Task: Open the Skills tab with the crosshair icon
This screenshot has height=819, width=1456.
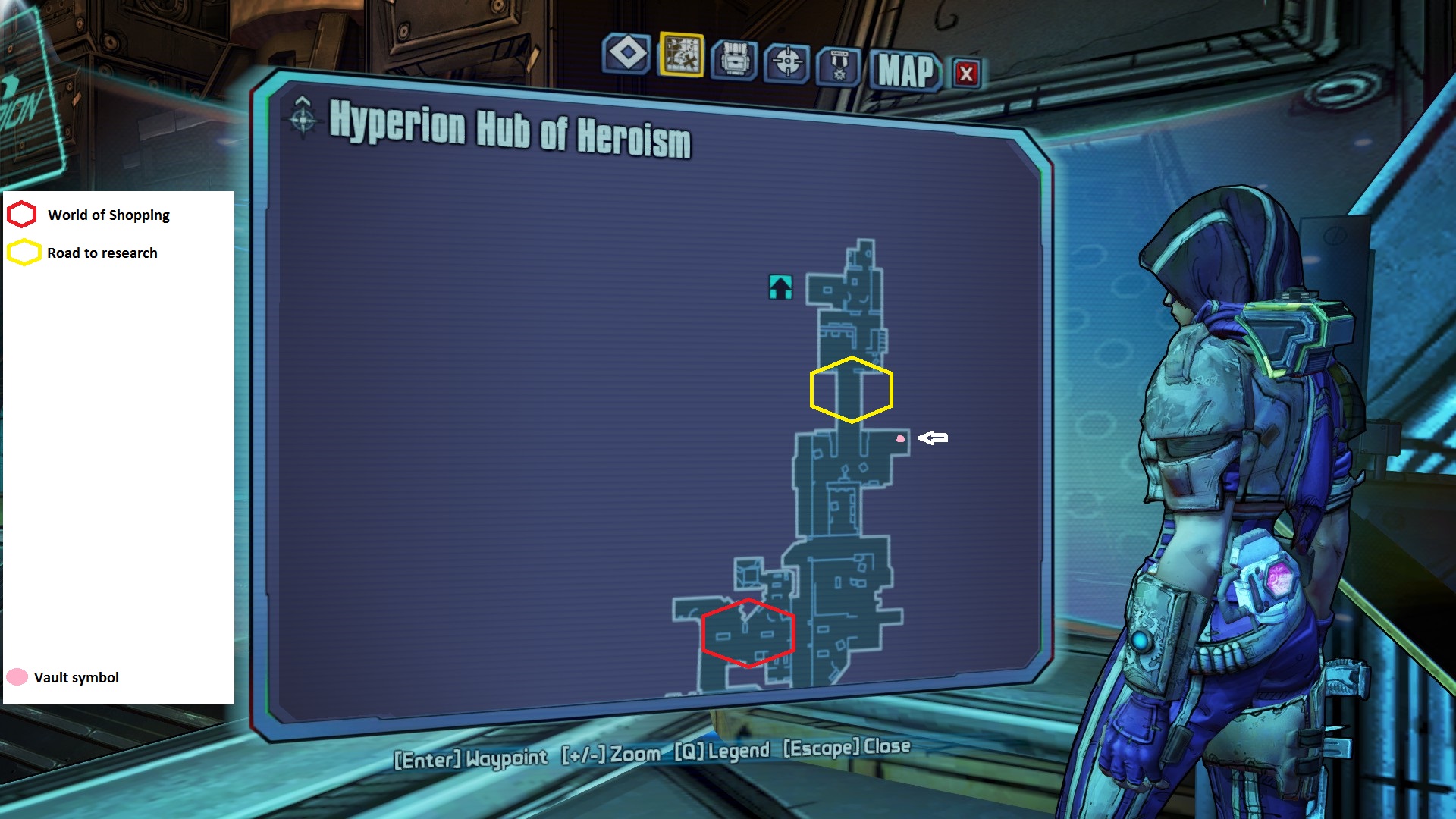Action: click(787, 62)
